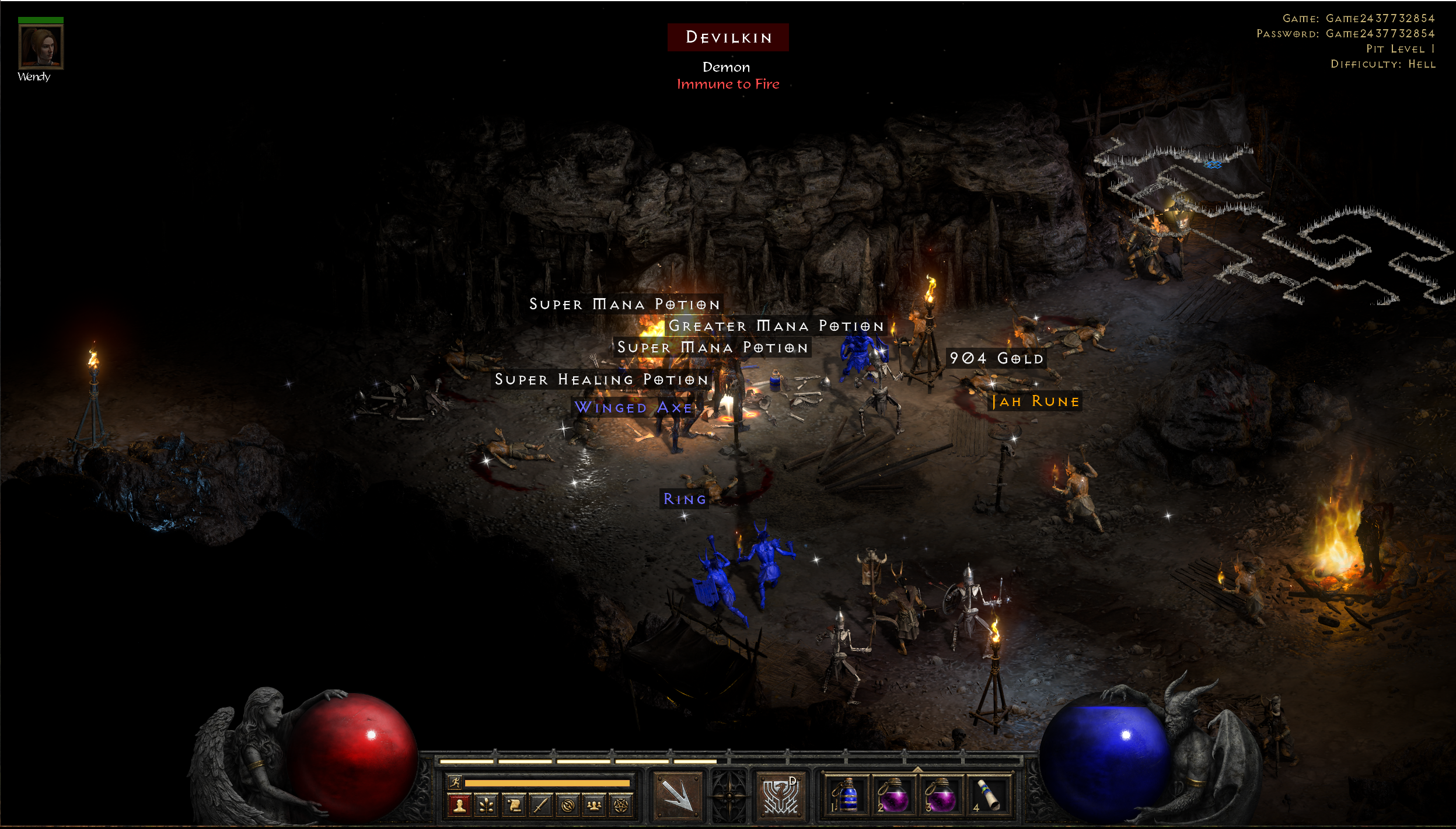The width and height of the screenshot is (1456, 829).
Task: Click the party members icon
Action: [594, 806]
